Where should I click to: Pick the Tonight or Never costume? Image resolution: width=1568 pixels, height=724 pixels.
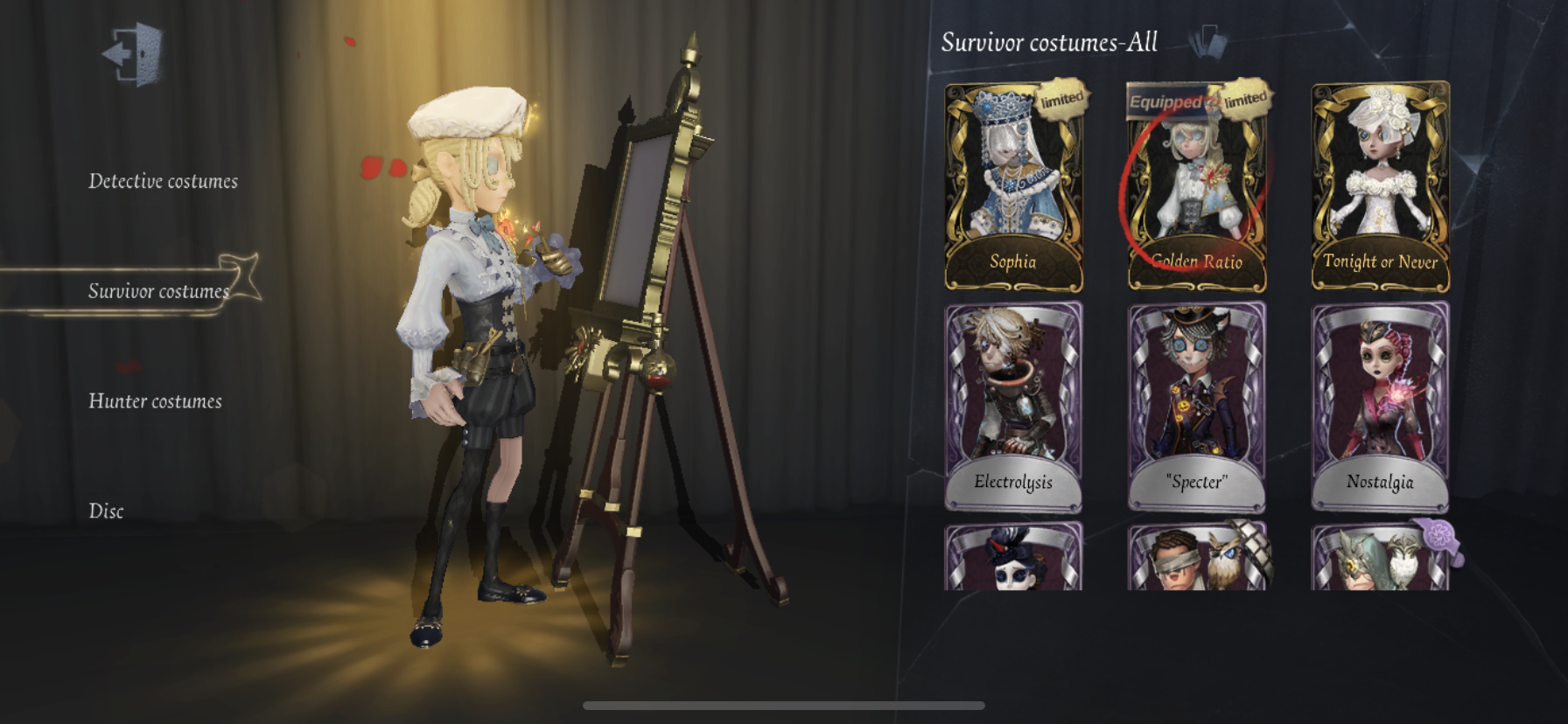1380,187
